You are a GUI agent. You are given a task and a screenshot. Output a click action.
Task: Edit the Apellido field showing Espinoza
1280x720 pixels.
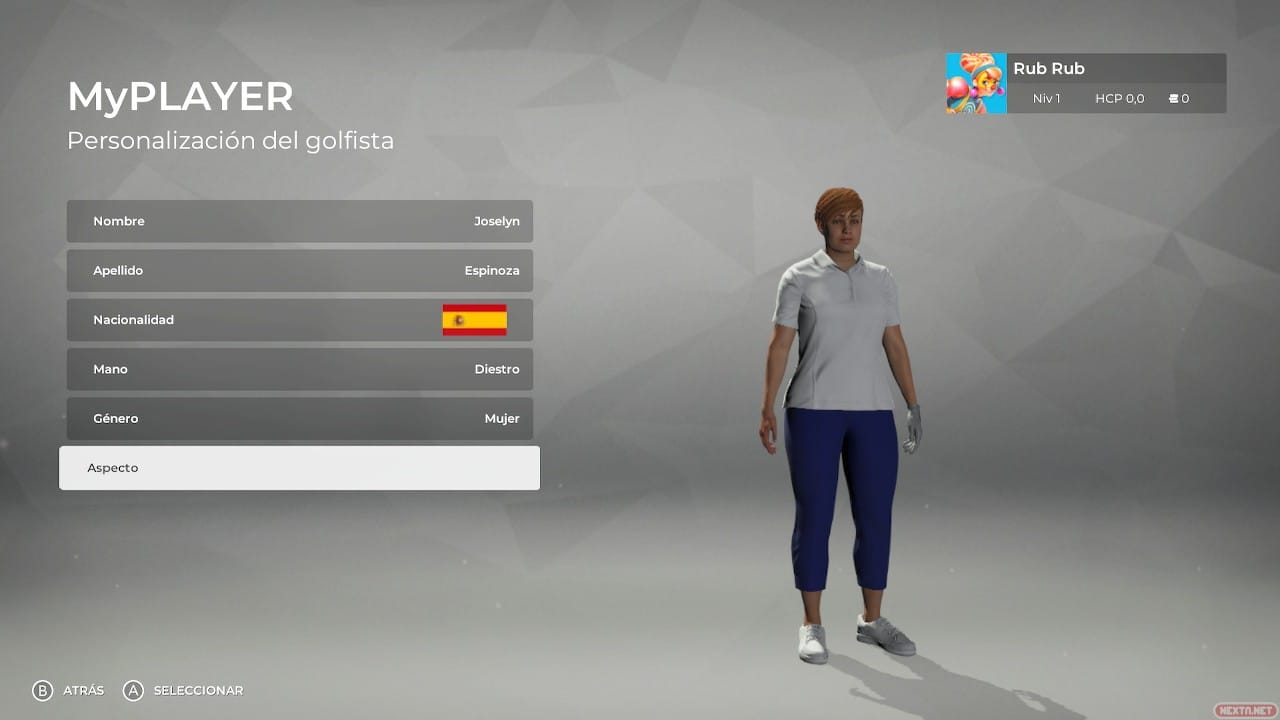[x=300, y=270]
